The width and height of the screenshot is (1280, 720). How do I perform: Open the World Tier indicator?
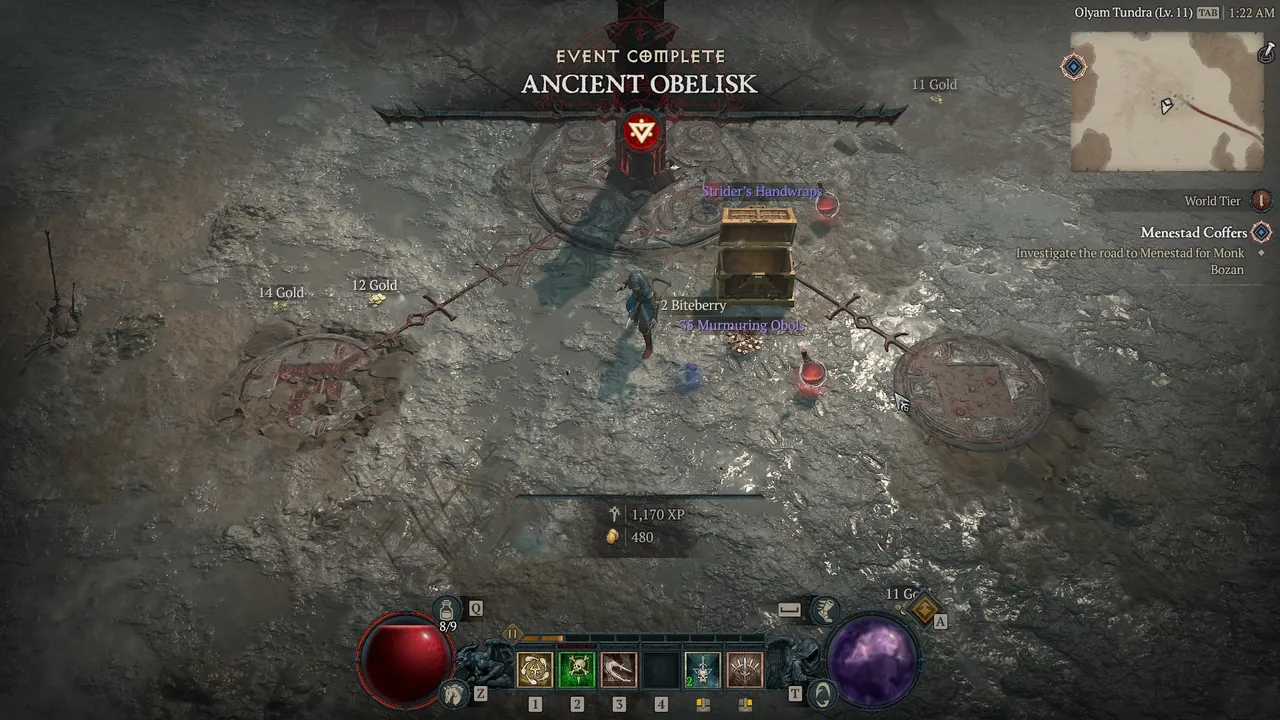1261,201
